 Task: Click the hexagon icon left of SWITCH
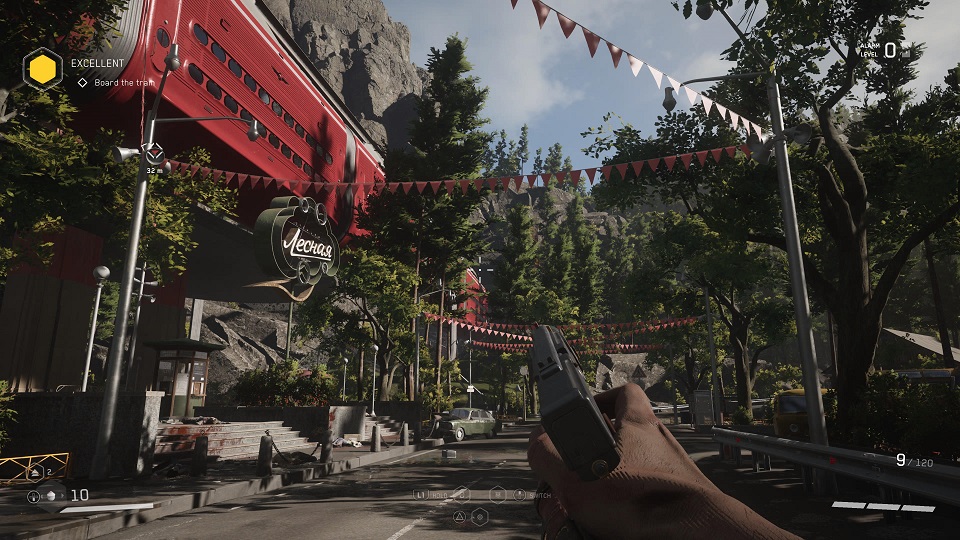coord(497,494)
